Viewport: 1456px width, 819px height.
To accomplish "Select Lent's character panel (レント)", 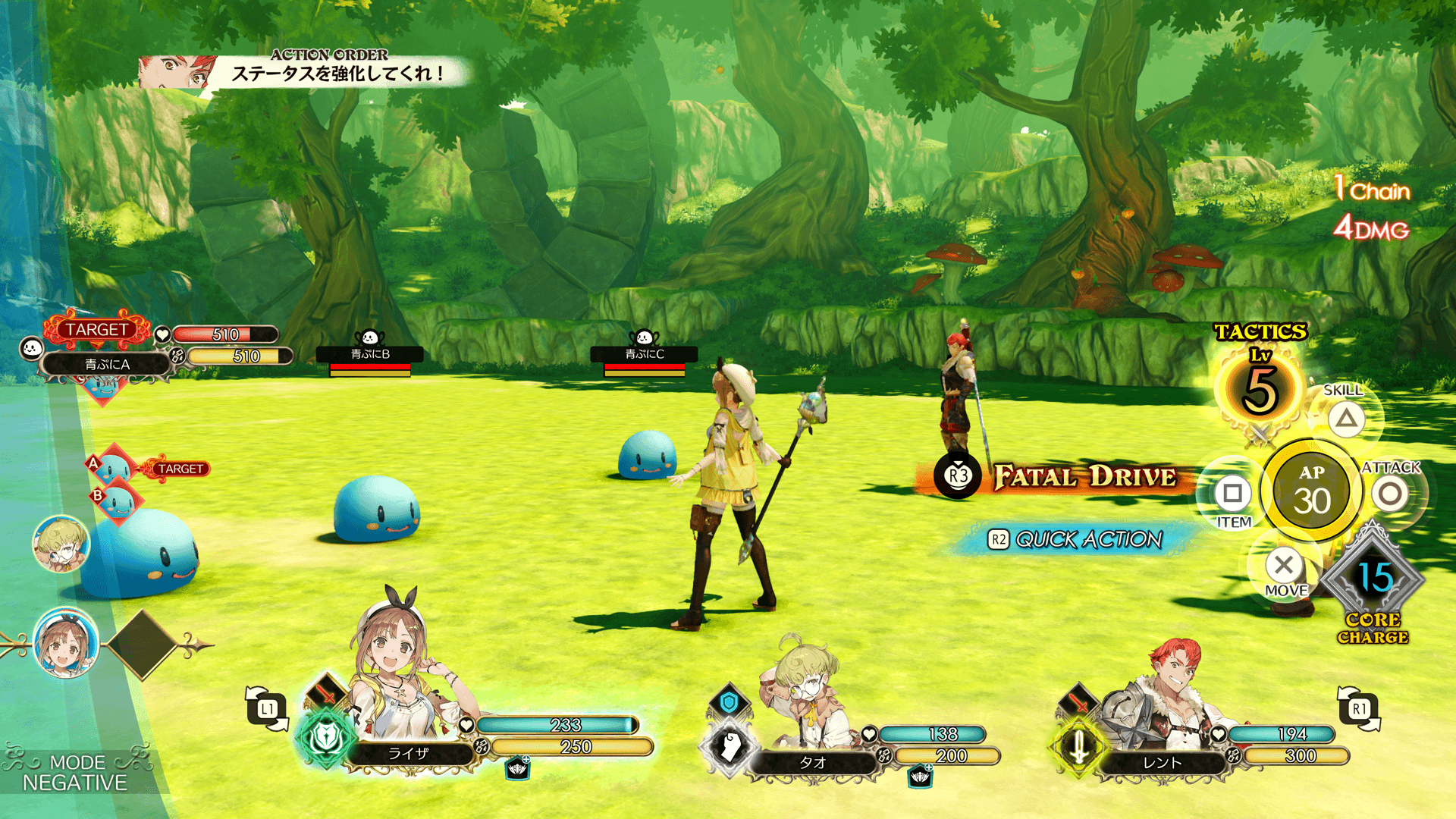I will click(1162, 762).
